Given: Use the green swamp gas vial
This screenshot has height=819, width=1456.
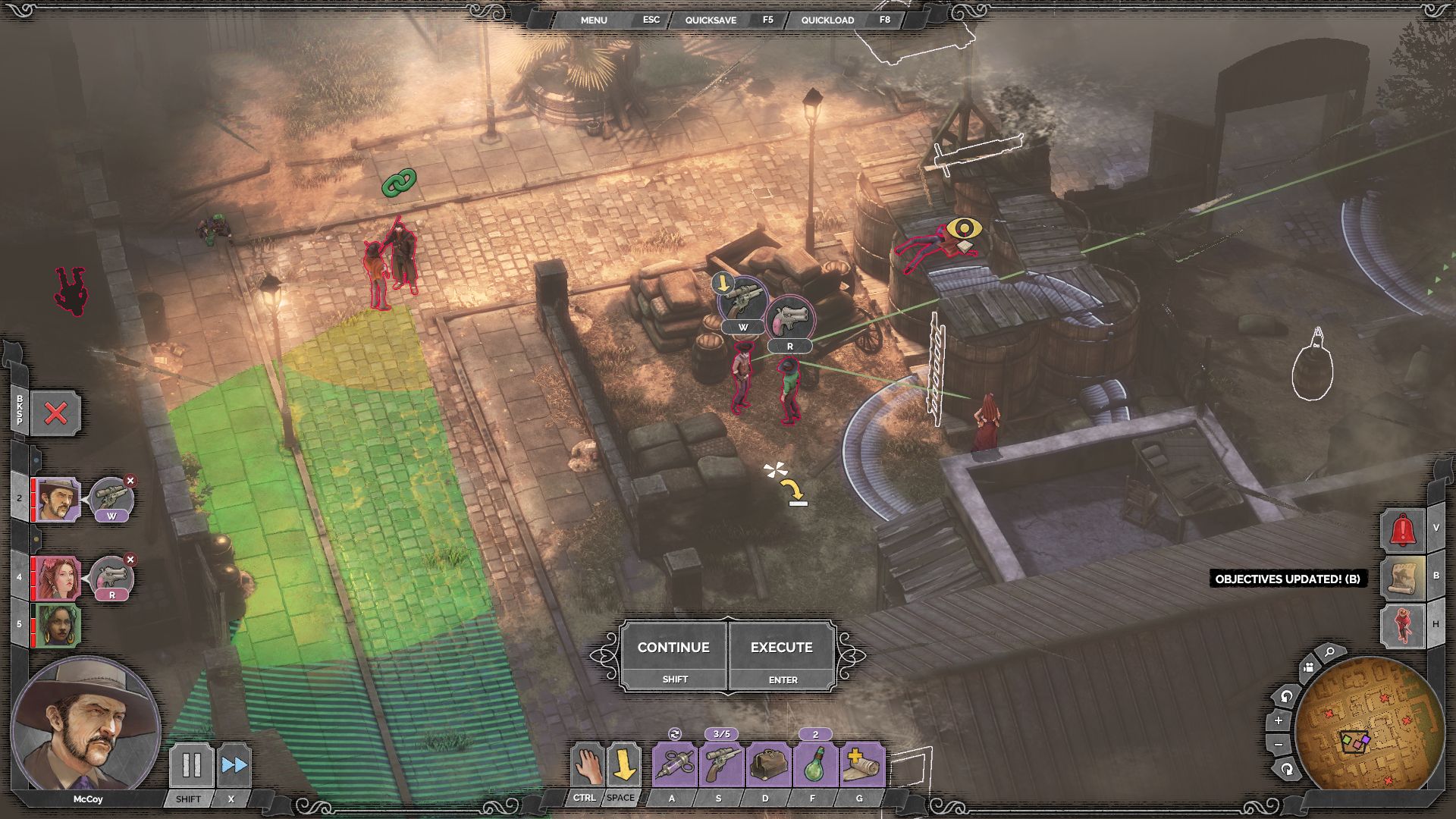Looking at the screenshot, I should (x=814, y=764).
